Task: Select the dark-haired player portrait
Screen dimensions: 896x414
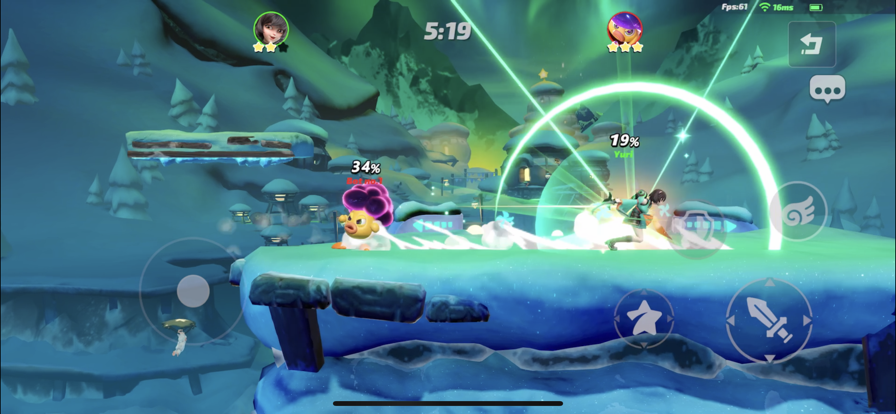Action: [x=271, y=27]
